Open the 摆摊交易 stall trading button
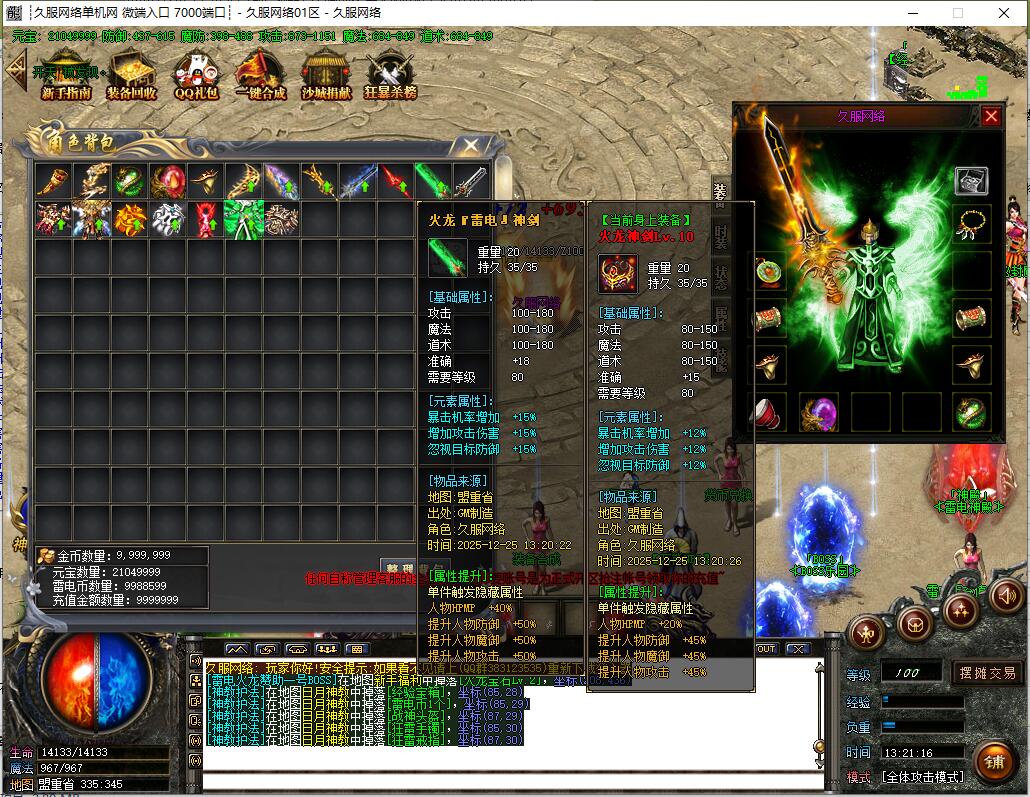The image size is (1030, 797). 987,673
